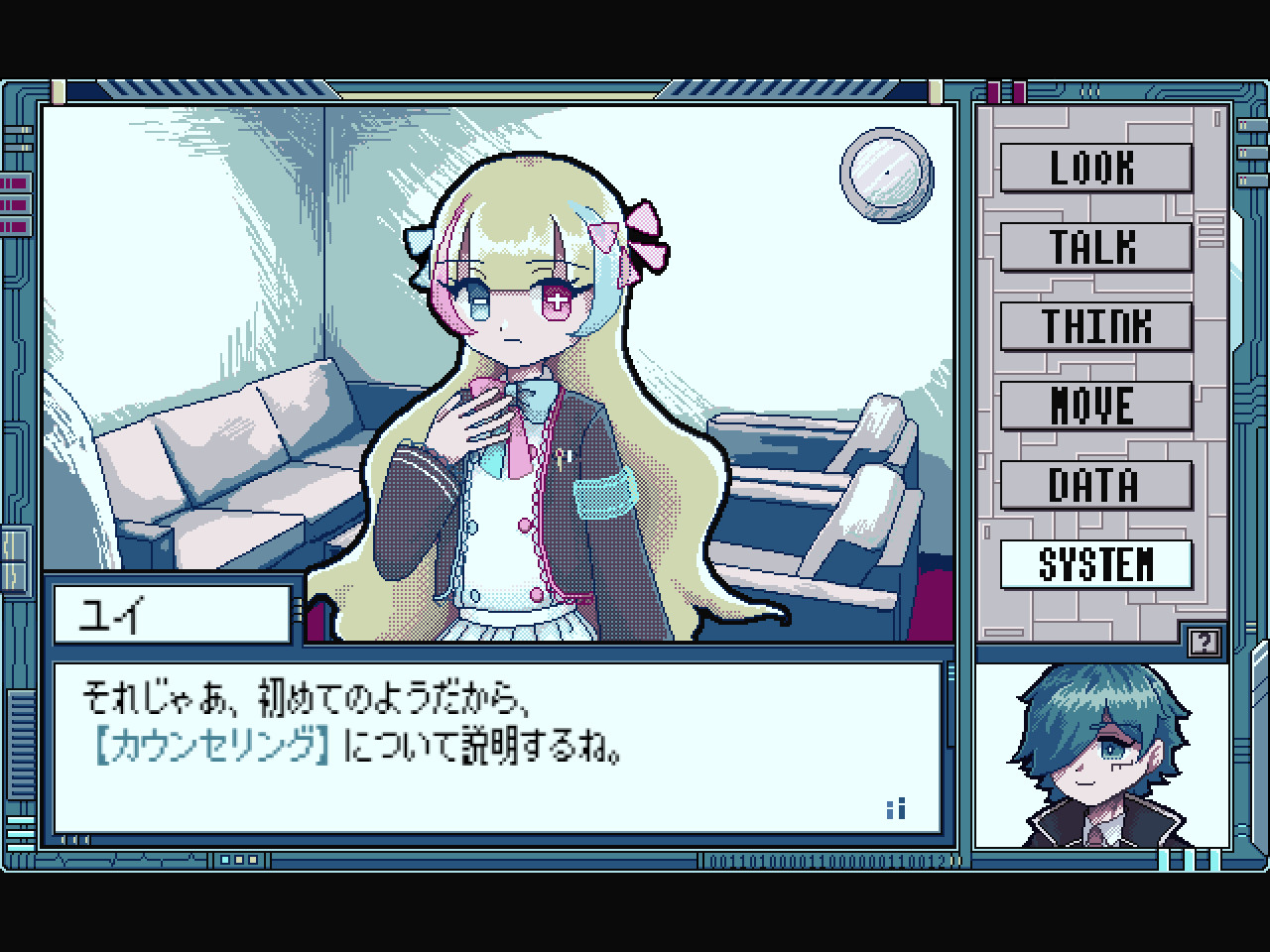Select the protagonist portrait in the bottom-right corner
1270x952 pixels.
tap(1099, 754)
